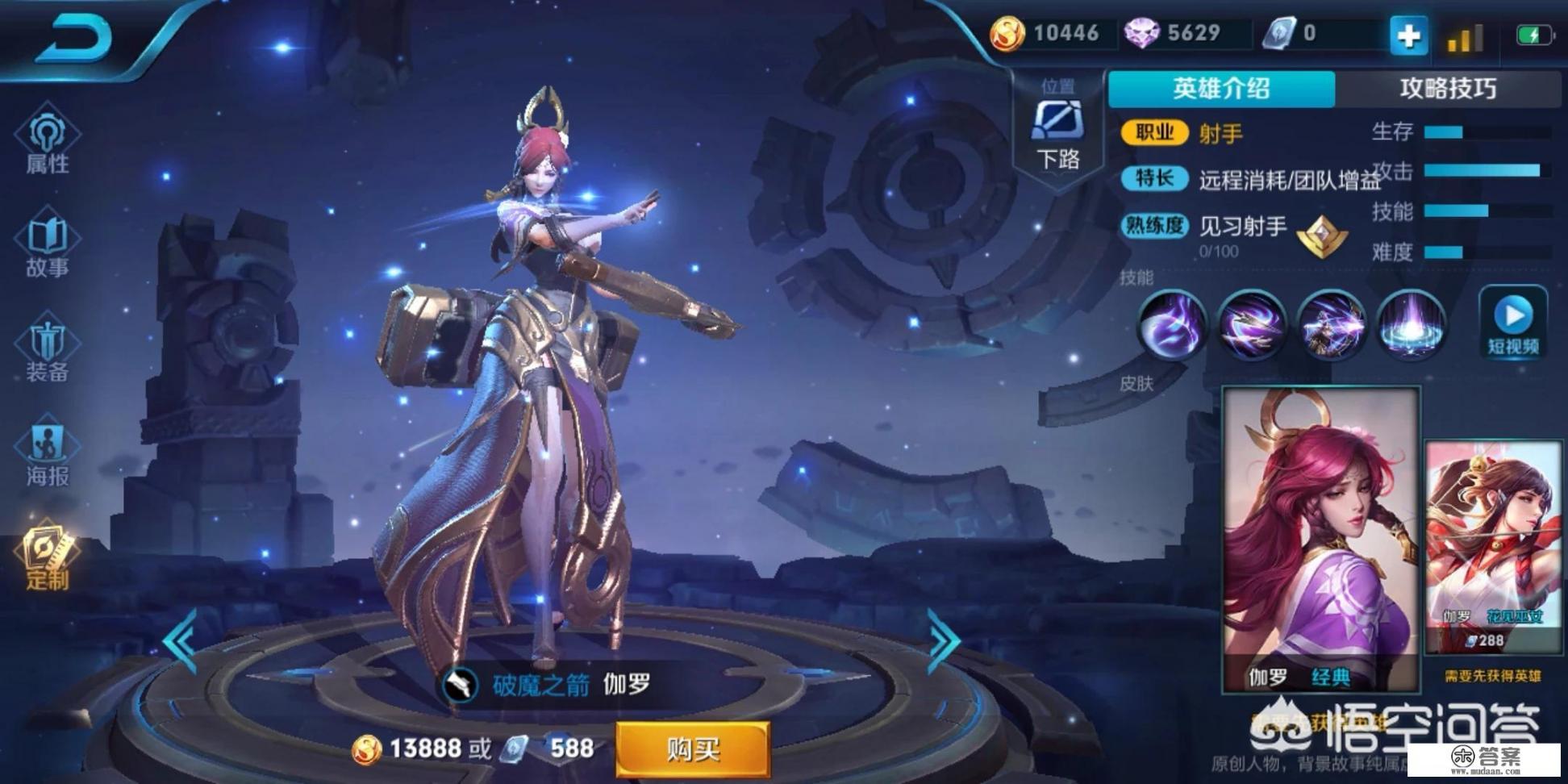View the first purple swirl skill icon
The image size is (1568, 784).
tap(1171, 325)
